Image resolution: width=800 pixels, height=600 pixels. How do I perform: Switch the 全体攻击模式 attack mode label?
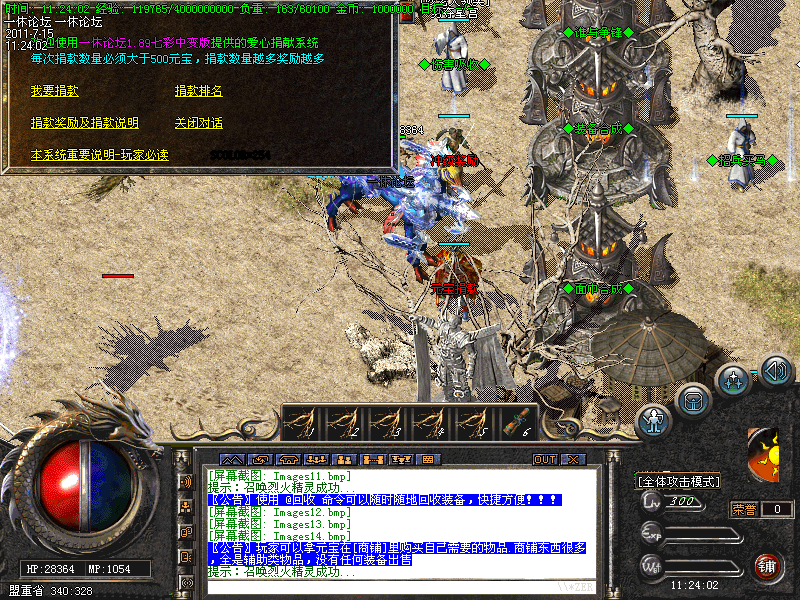680,481
